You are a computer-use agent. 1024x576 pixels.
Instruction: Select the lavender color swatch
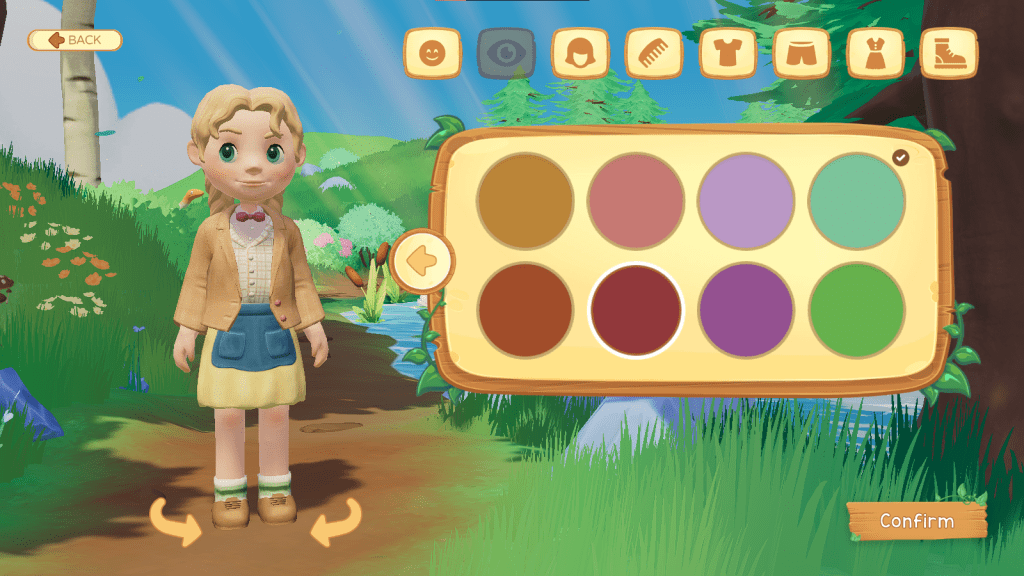tap(746, 201)
